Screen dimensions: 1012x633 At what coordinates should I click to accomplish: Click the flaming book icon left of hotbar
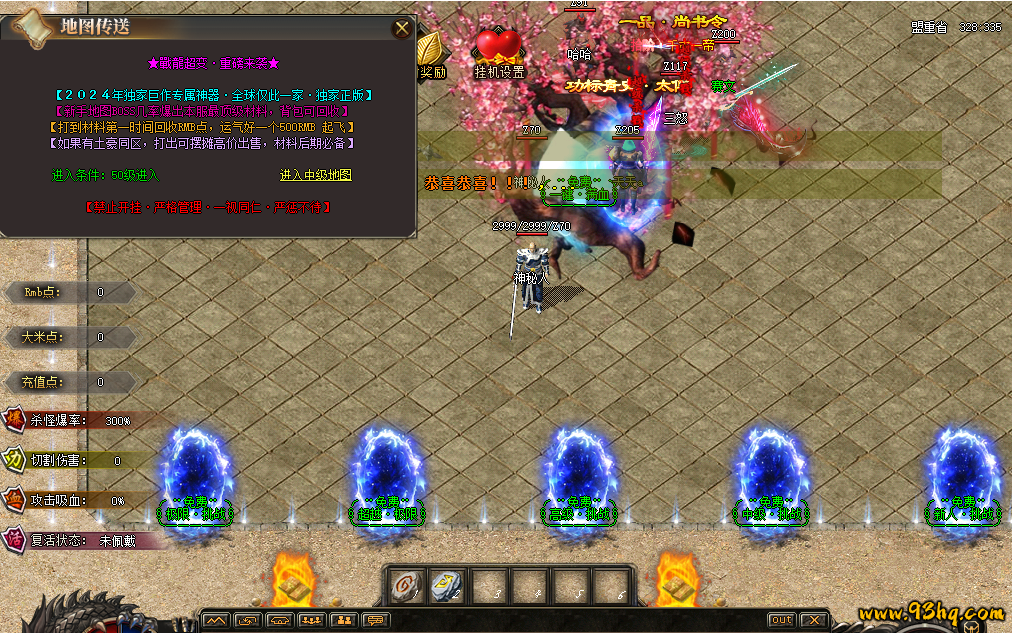pyautogui.click(x=292, y=582)
